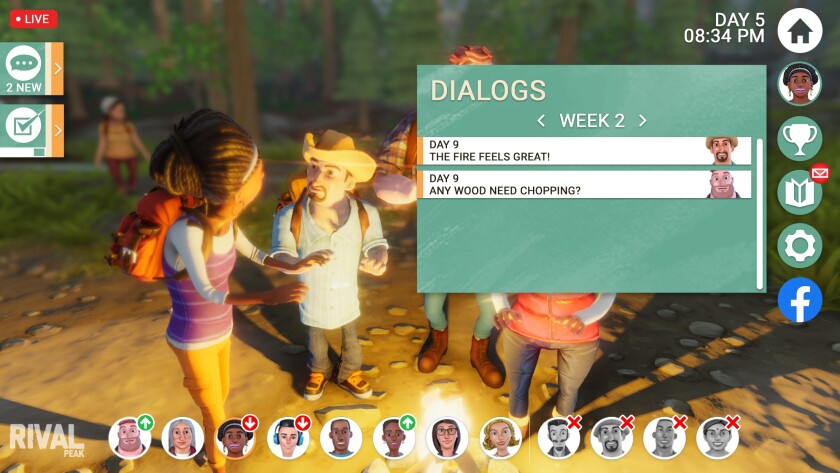Go to the next week in Dialogs
The height and width of the screenshot is (473, 840).
[x=643, y=121]
